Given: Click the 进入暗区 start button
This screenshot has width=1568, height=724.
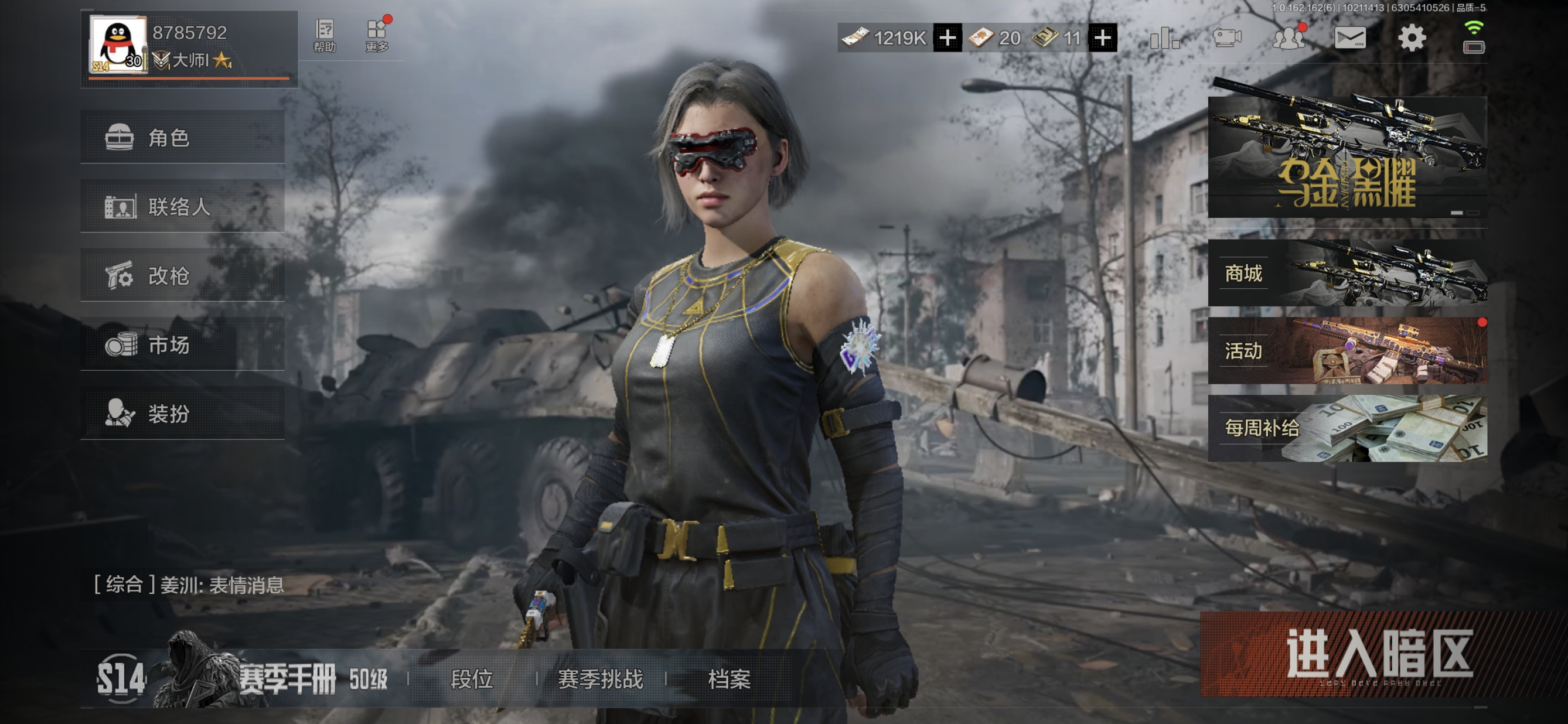Looking at the screenshot, I should [x=1378, y=654].
